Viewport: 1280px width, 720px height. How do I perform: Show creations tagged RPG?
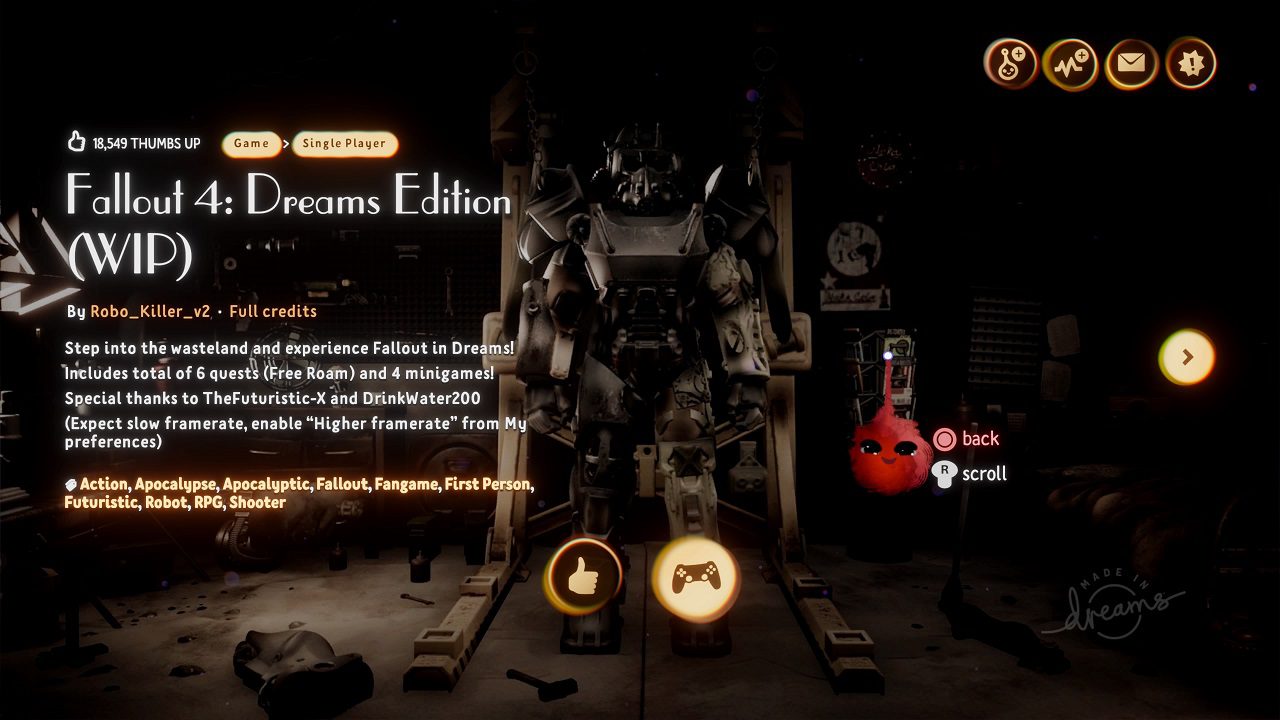point(207,502)
